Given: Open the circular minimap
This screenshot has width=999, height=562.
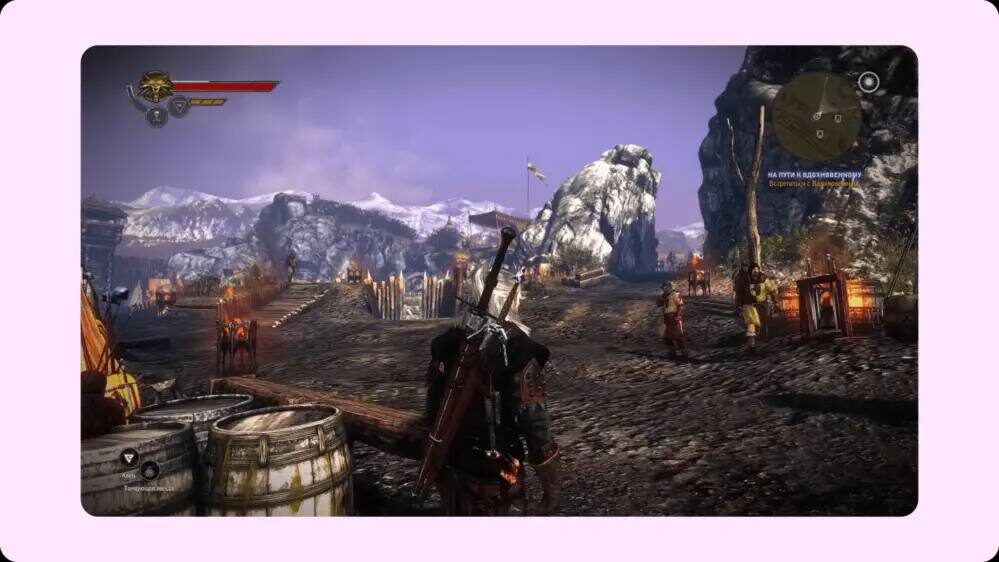Looking at the screenshot, I should tap(817, 116).
